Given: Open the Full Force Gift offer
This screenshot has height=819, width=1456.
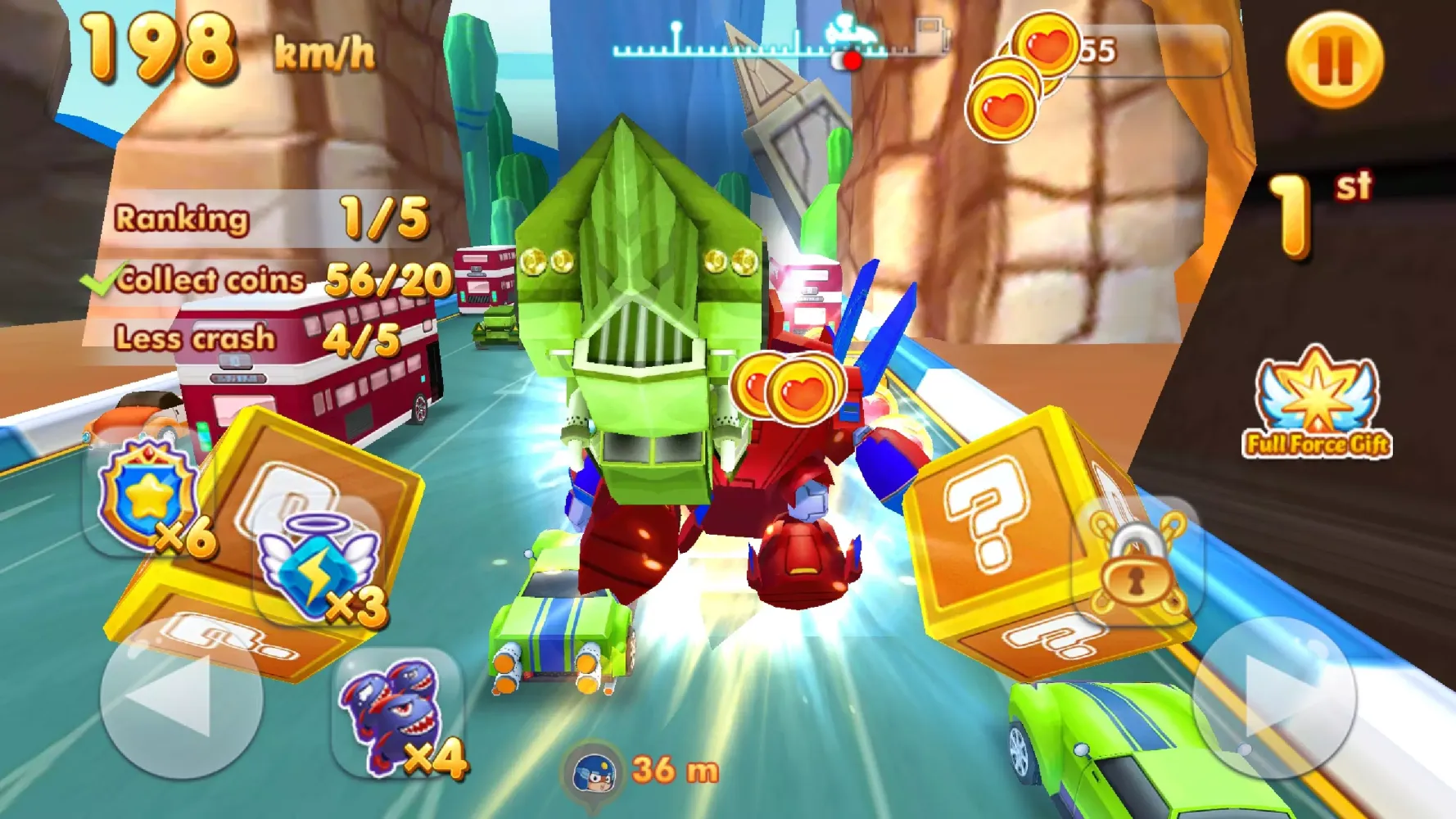Looking at the screenshot, I should pyautogui.click(x=1317, y=404).
